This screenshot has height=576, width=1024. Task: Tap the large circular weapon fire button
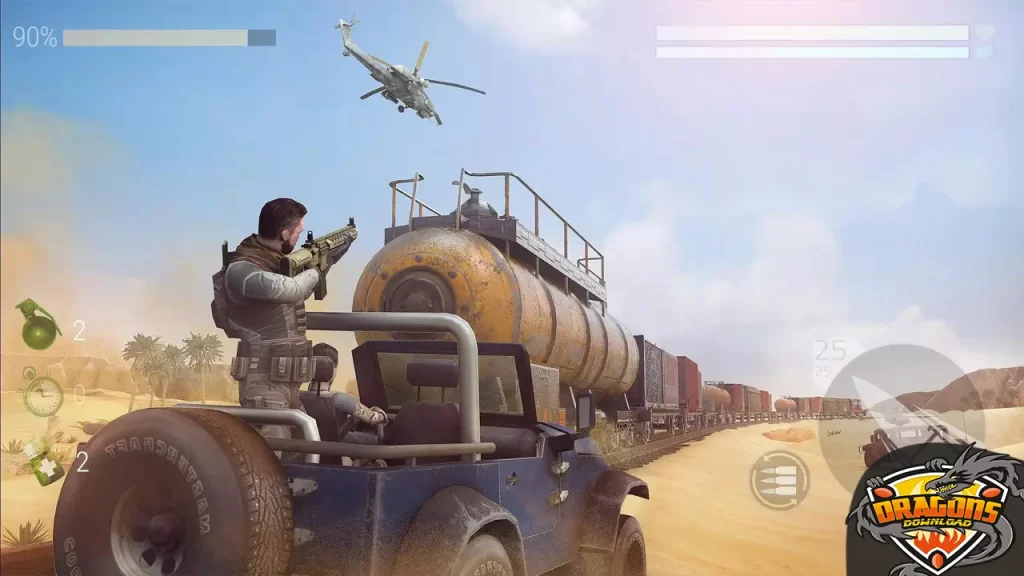click(900, 420)
